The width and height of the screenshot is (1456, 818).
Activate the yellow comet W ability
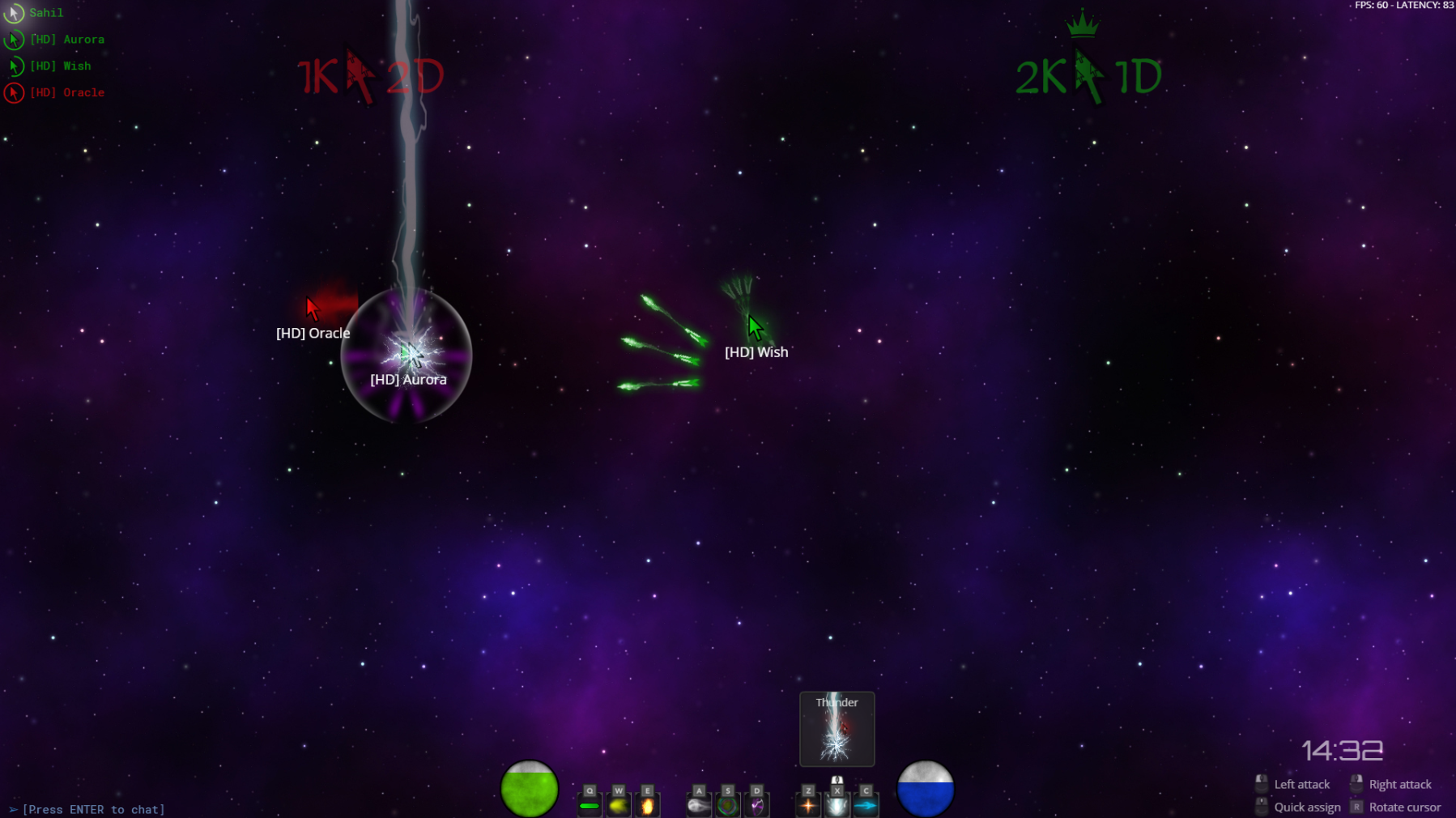pos(618,805)
